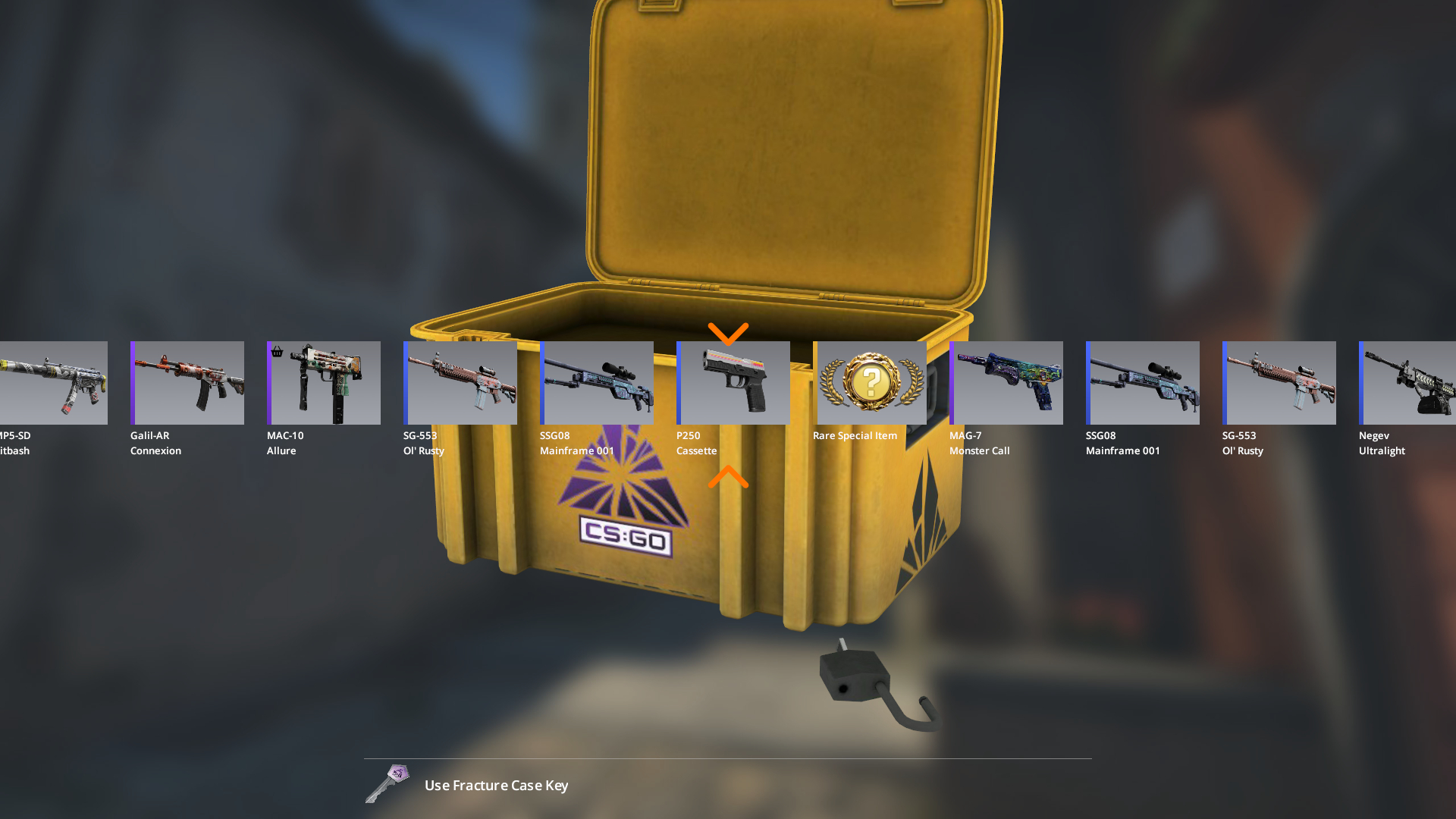Select the SSG08 Mainframe 001 sniper icon

click(x=597, y=382)
